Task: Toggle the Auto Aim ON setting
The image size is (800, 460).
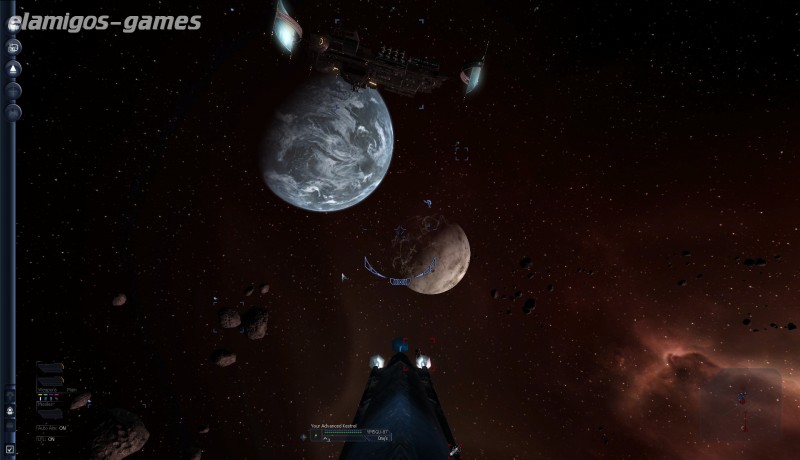Action: [x=51, y=428]
